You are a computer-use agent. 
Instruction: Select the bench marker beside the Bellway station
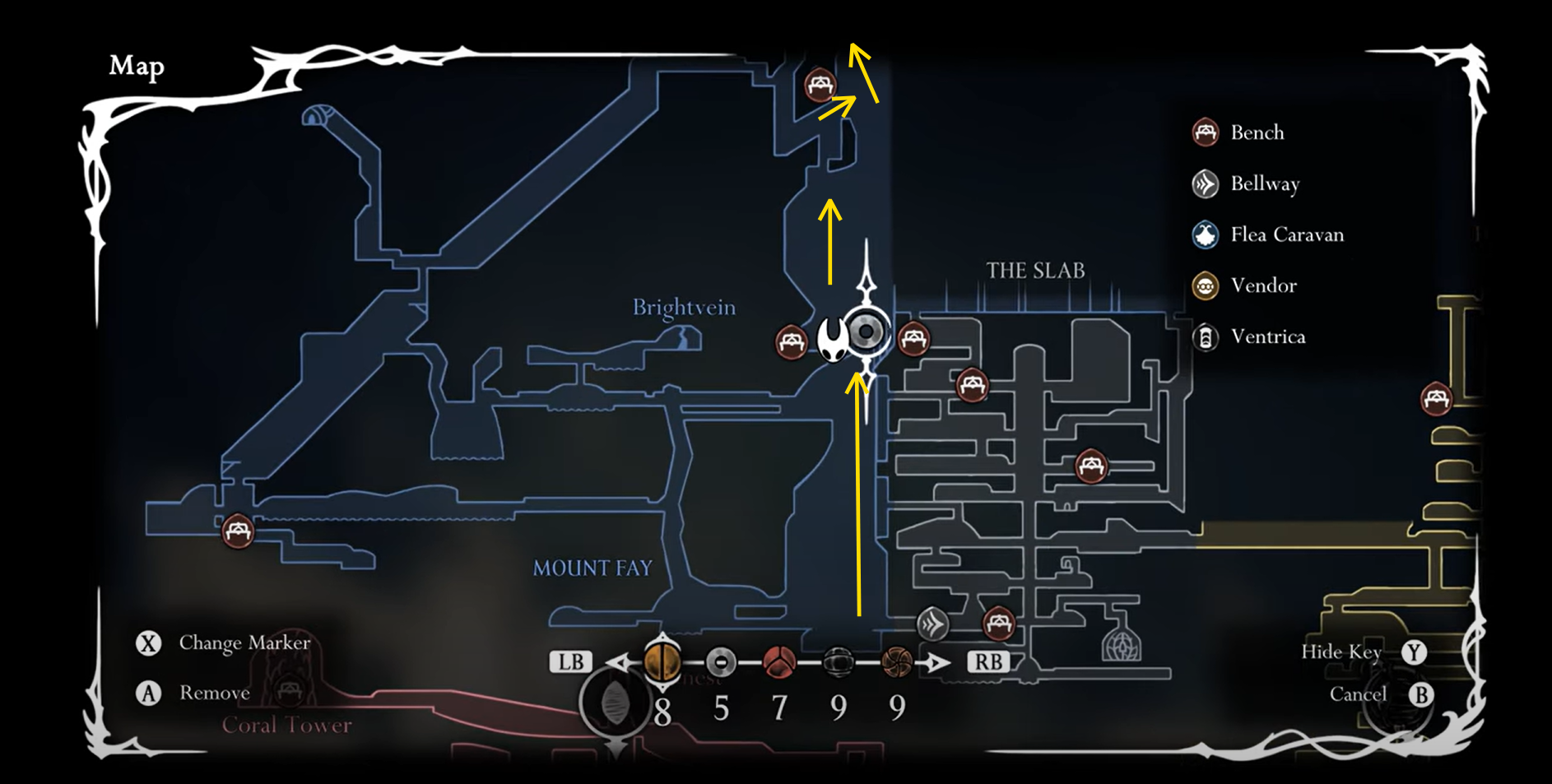(998, 623)
